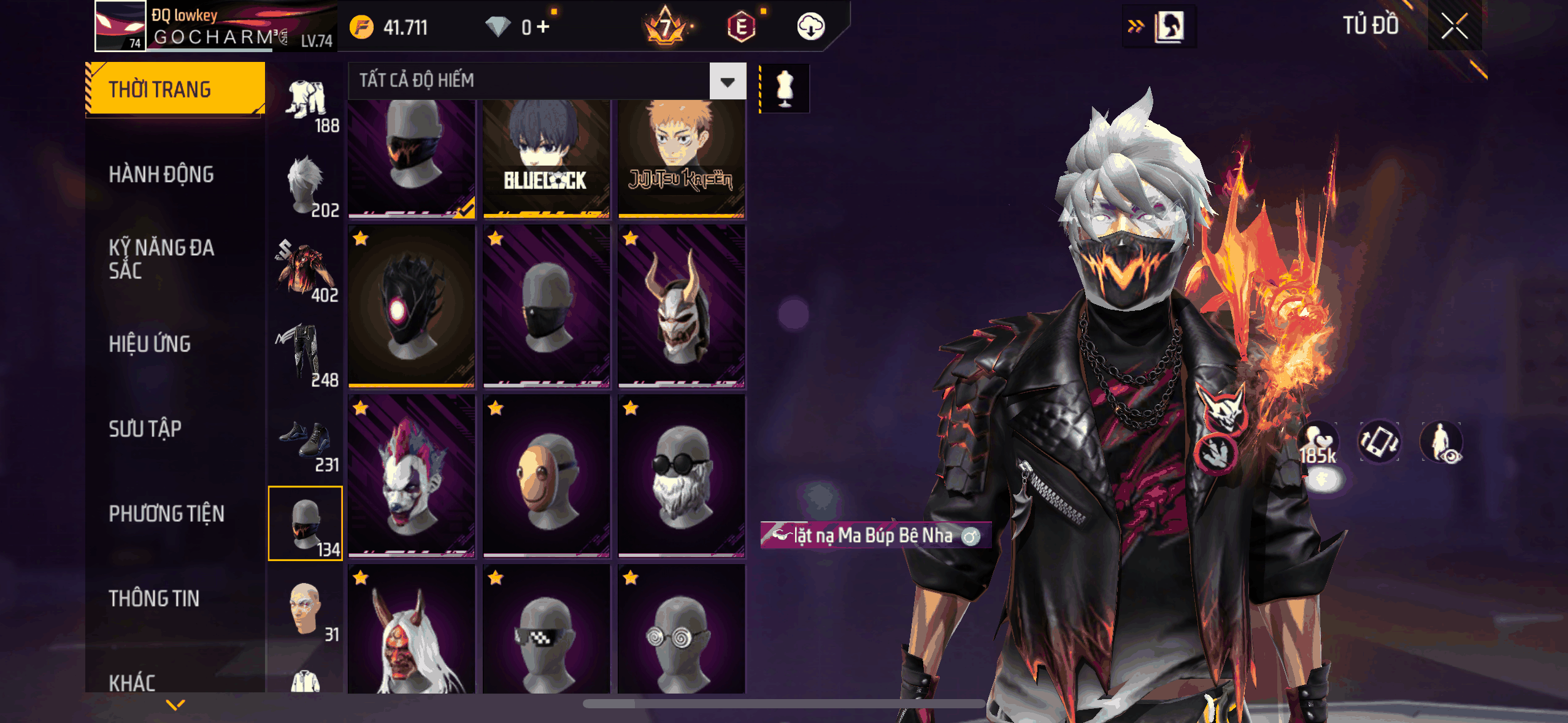This screenshot has height=723, width=1568.
Task: Pick the clown mask with pink mohawk
Action: [412, 476]
